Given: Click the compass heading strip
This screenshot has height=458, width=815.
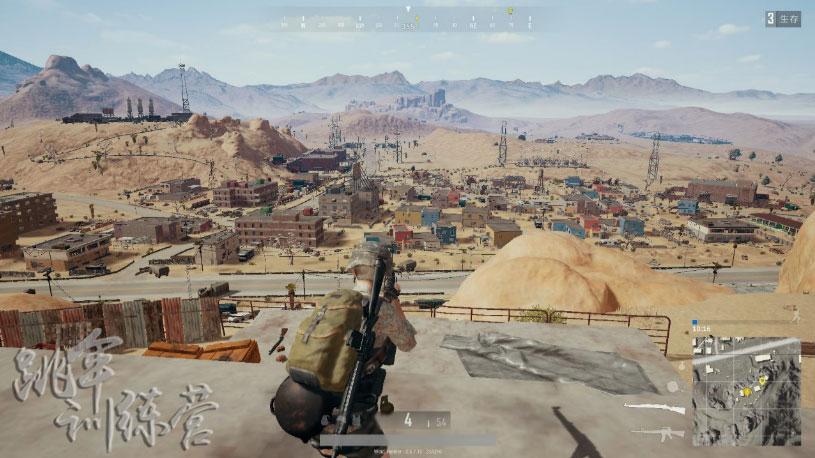Looking at the screenshot, I should [408, 20].
